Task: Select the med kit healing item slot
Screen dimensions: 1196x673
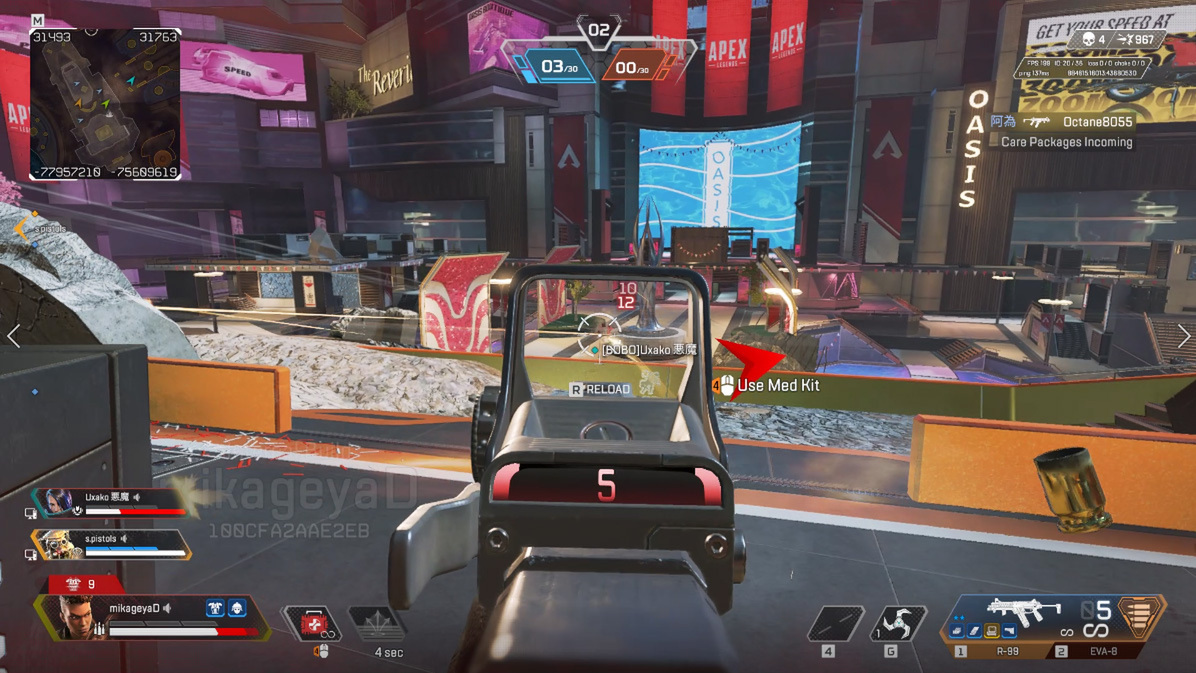Action: click(313, 624)
